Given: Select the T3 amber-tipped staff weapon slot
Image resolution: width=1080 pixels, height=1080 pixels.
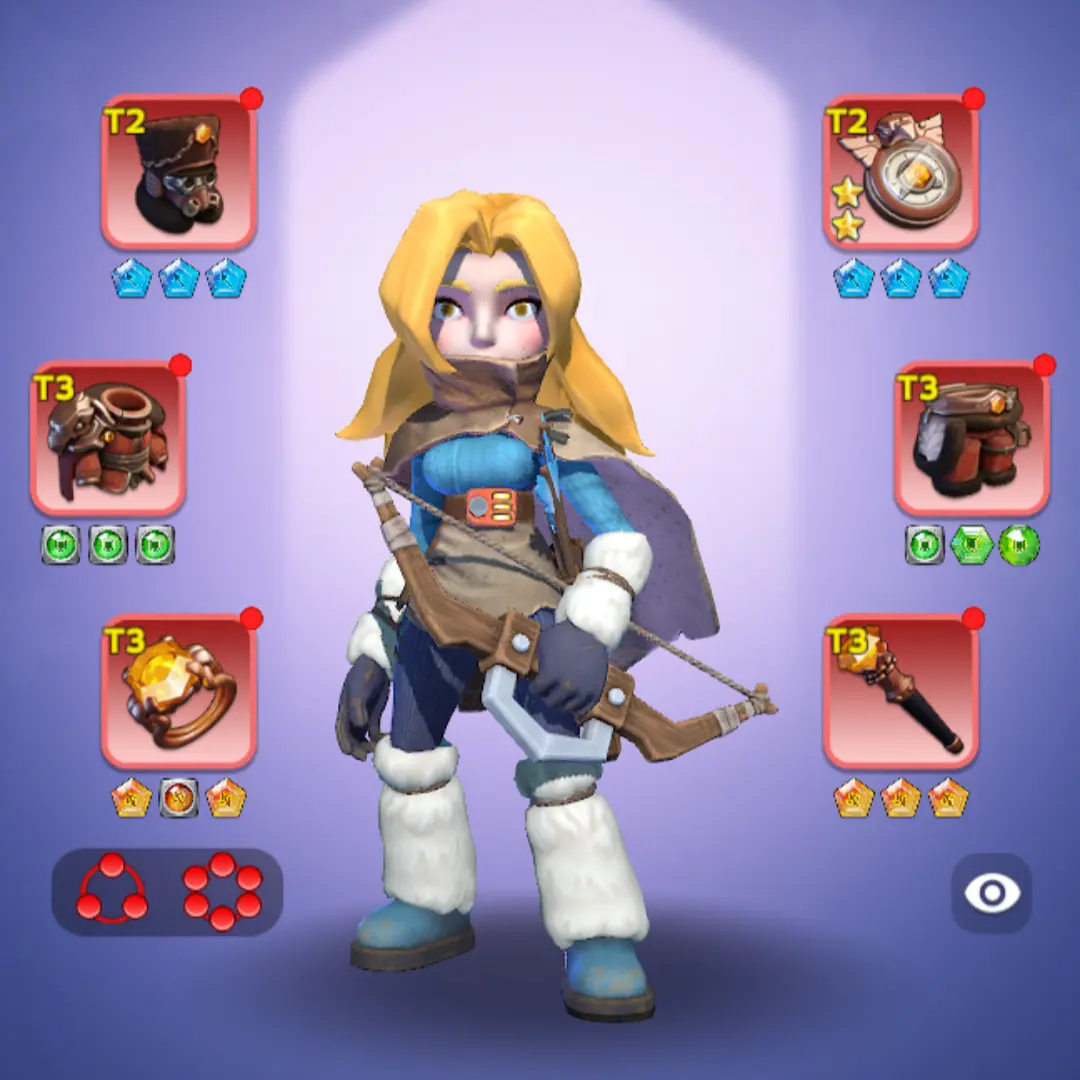Looking at the screenshot, I should point(901,692).
